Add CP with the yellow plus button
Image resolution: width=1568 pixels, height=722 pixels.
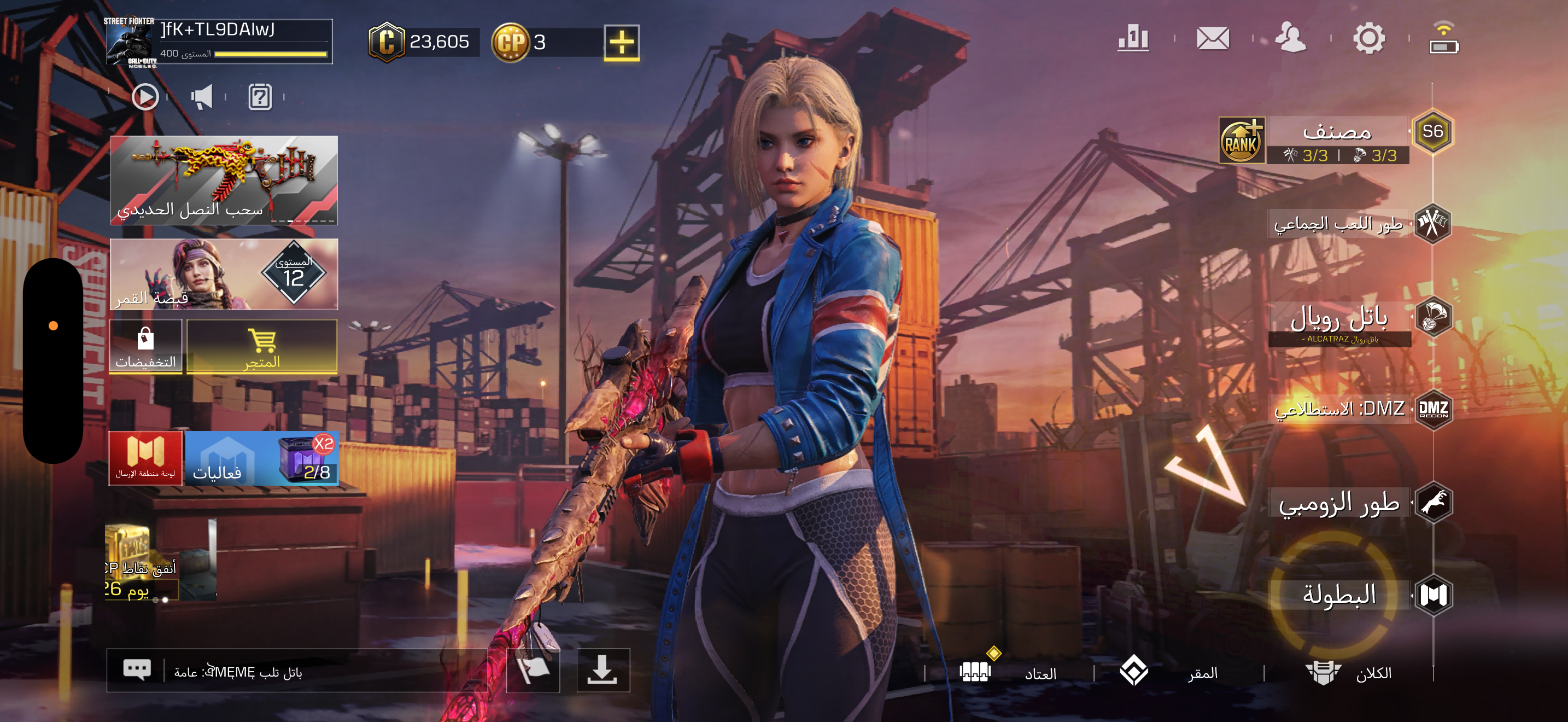[621, 43]
